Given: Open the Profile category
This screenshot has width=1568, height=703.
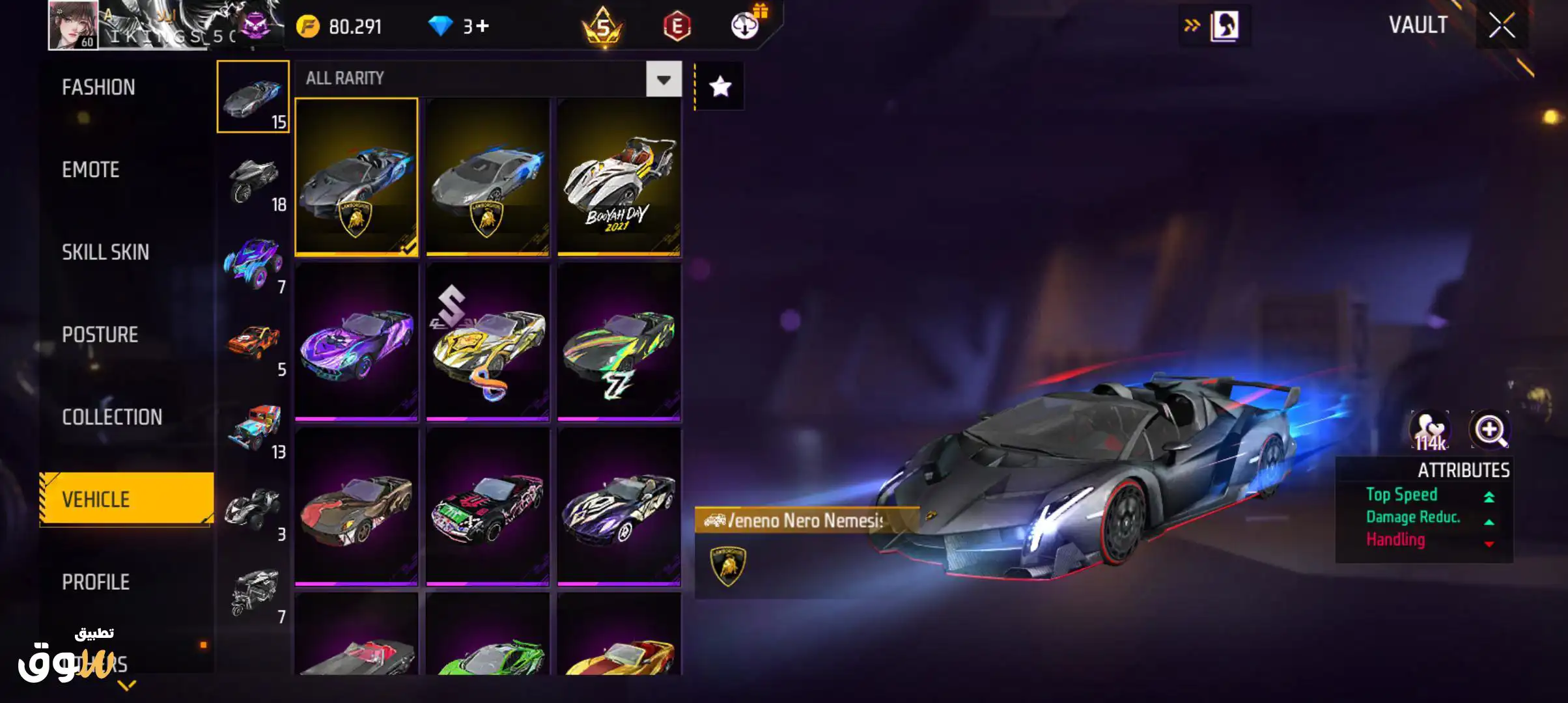Looking at the screenshot, I should coord(96,582).
